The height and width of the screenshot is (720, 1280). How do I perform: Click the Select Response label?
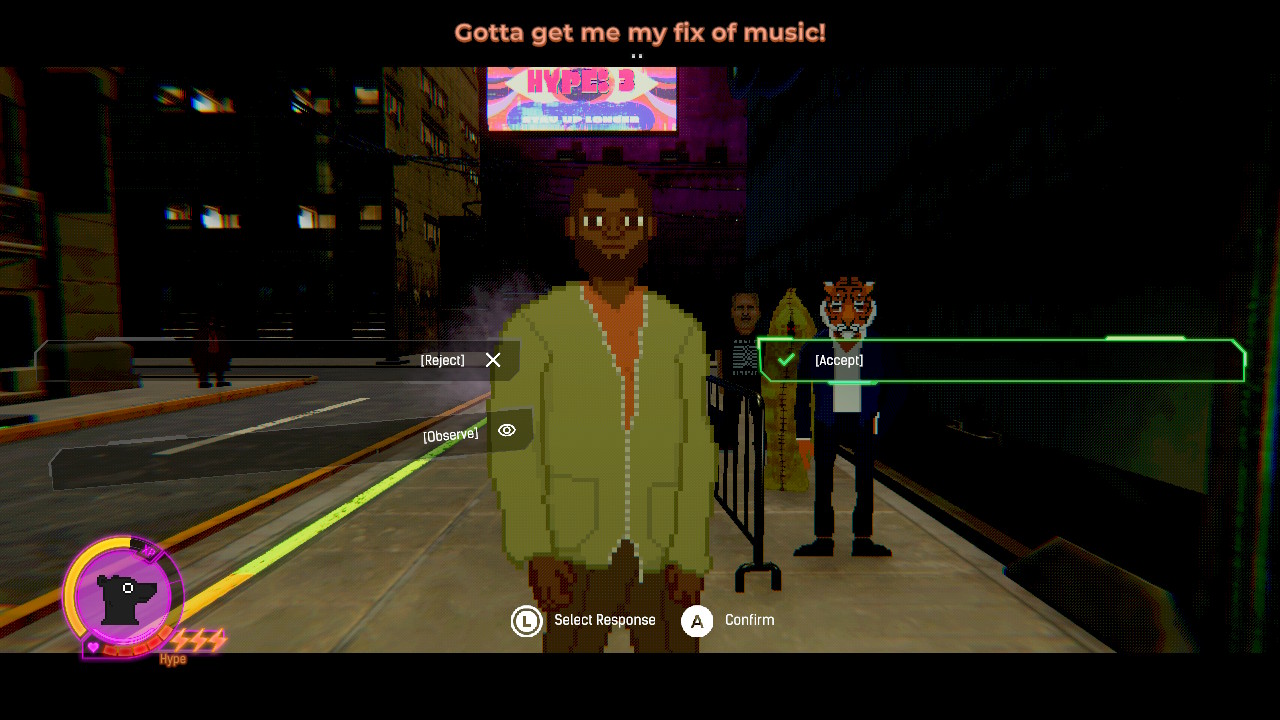[605, 620]
